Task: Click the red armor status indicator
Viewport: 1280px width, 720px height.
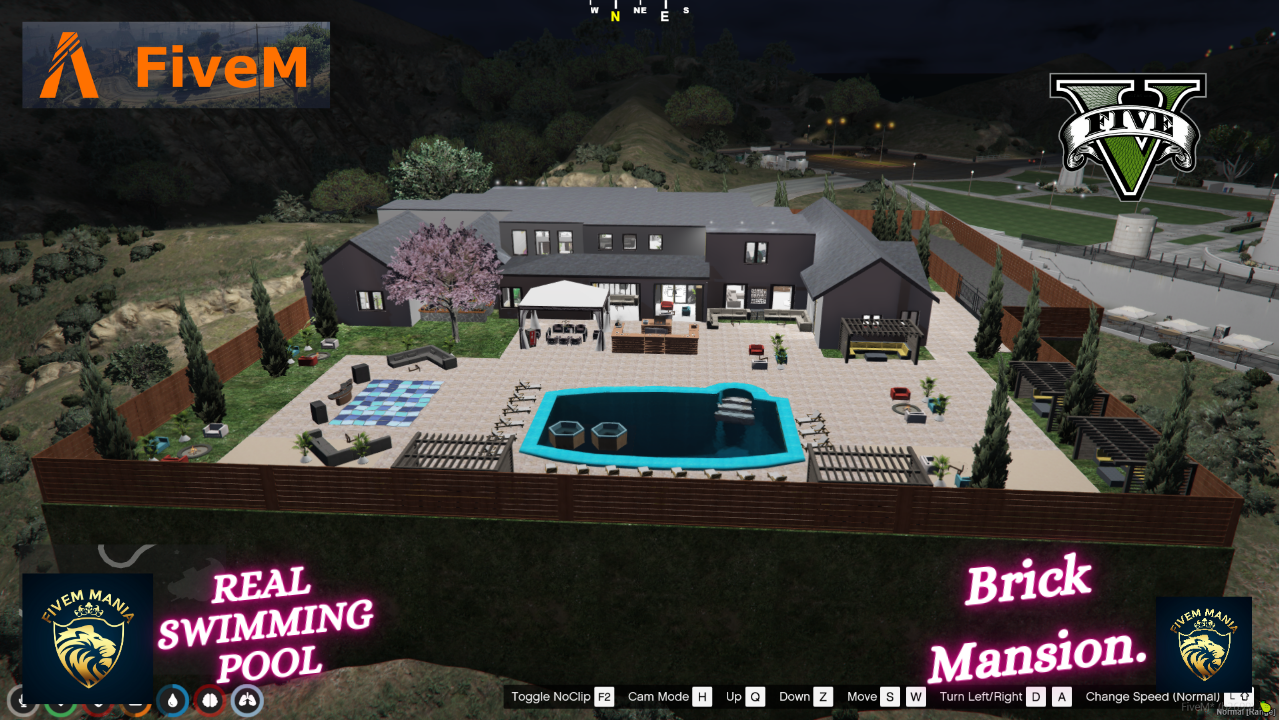Action: (x=100, y=703)
